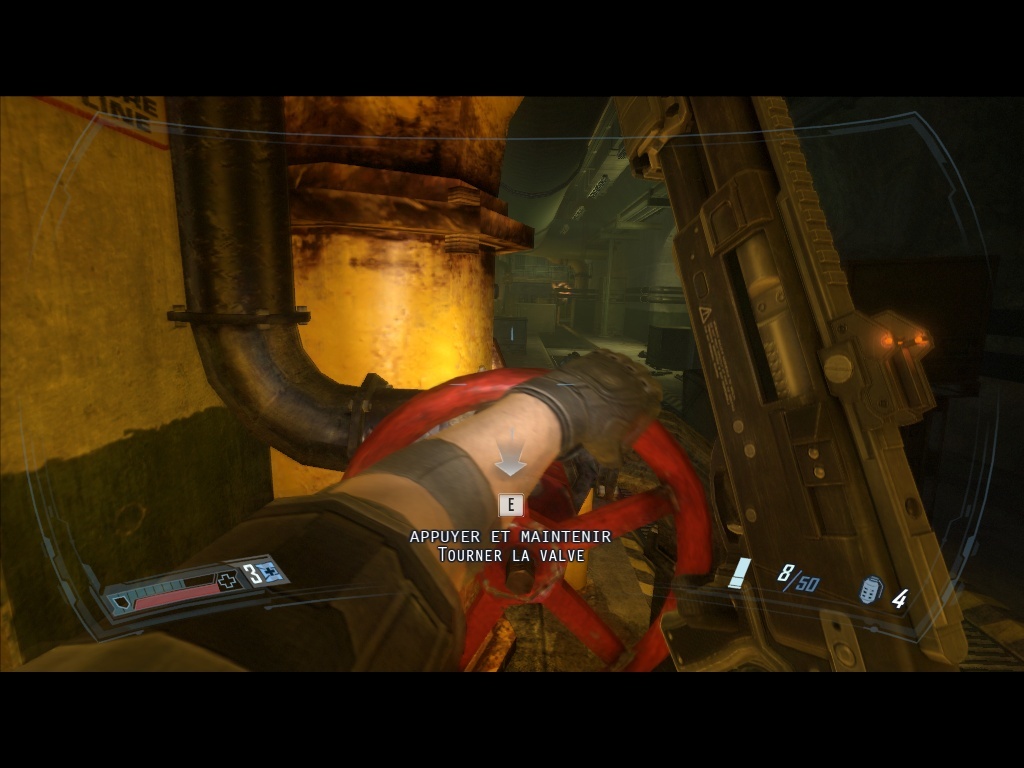Select the blue medkit icon

(269, 573)
